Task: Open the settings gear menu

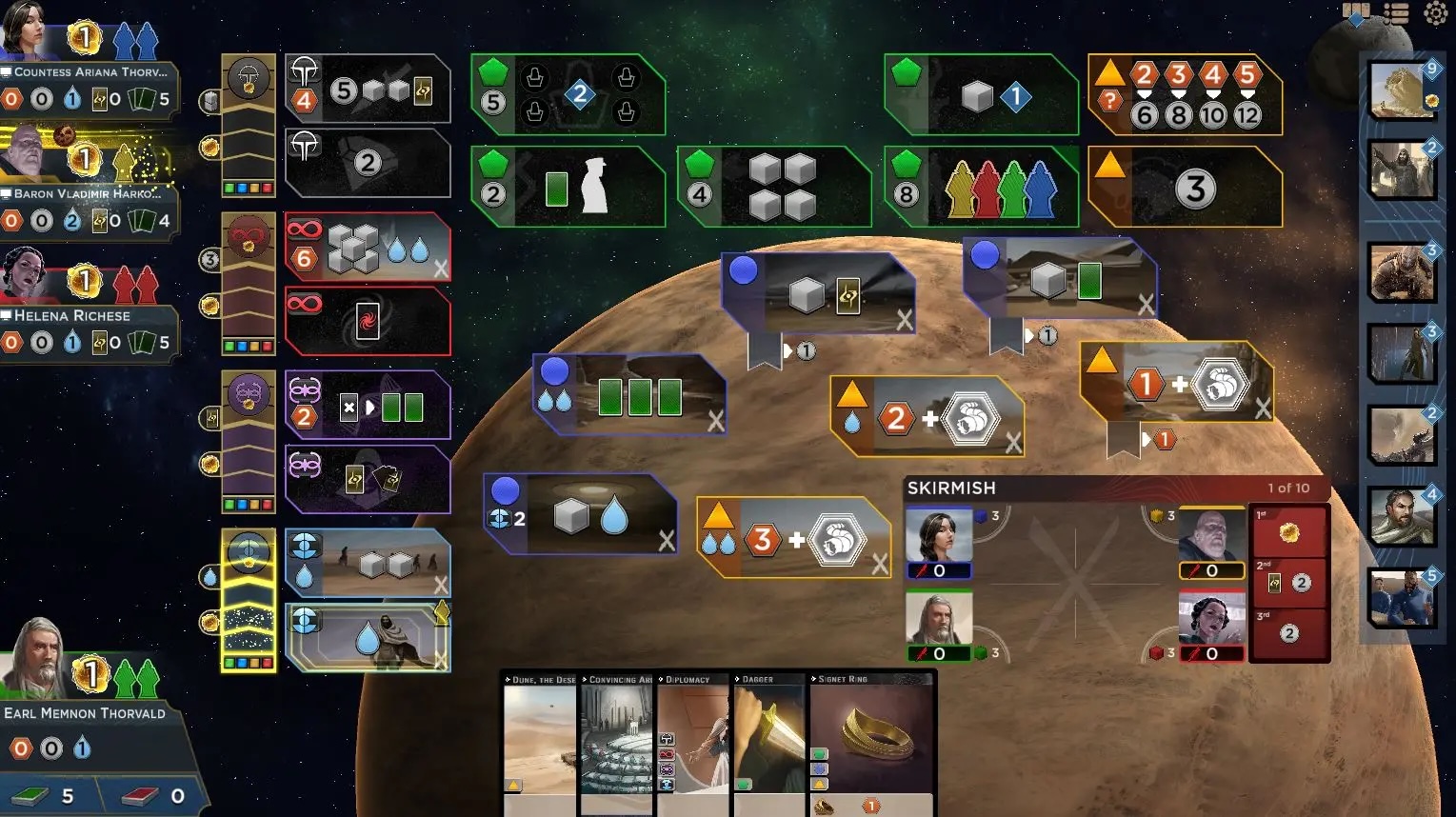Action: pos(1436,13)
